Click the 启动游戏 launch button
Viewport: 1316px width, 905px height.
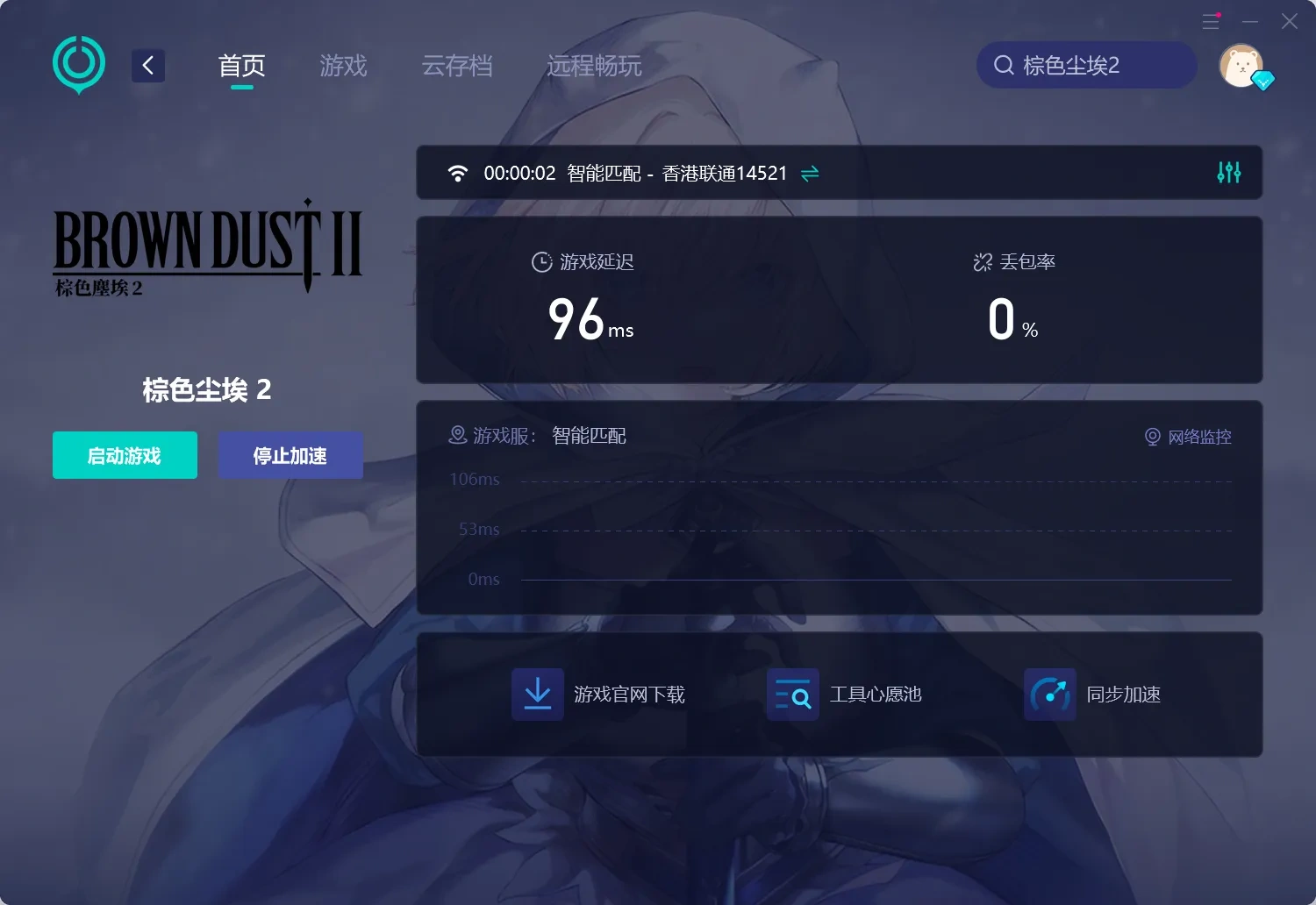[x=125, y=455]
